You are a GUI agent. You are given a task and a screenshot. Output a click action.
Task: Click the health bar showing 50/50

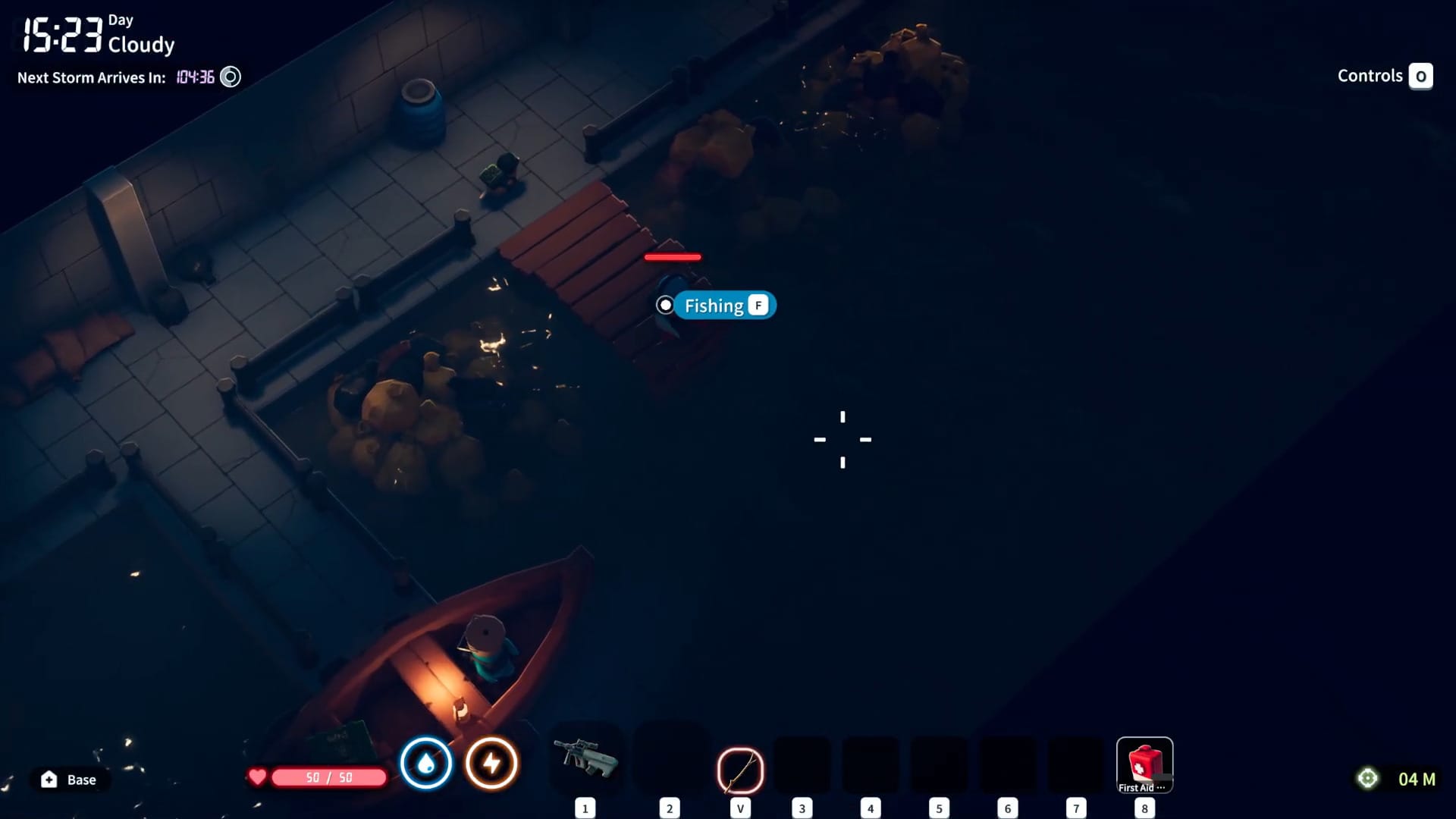328,777
